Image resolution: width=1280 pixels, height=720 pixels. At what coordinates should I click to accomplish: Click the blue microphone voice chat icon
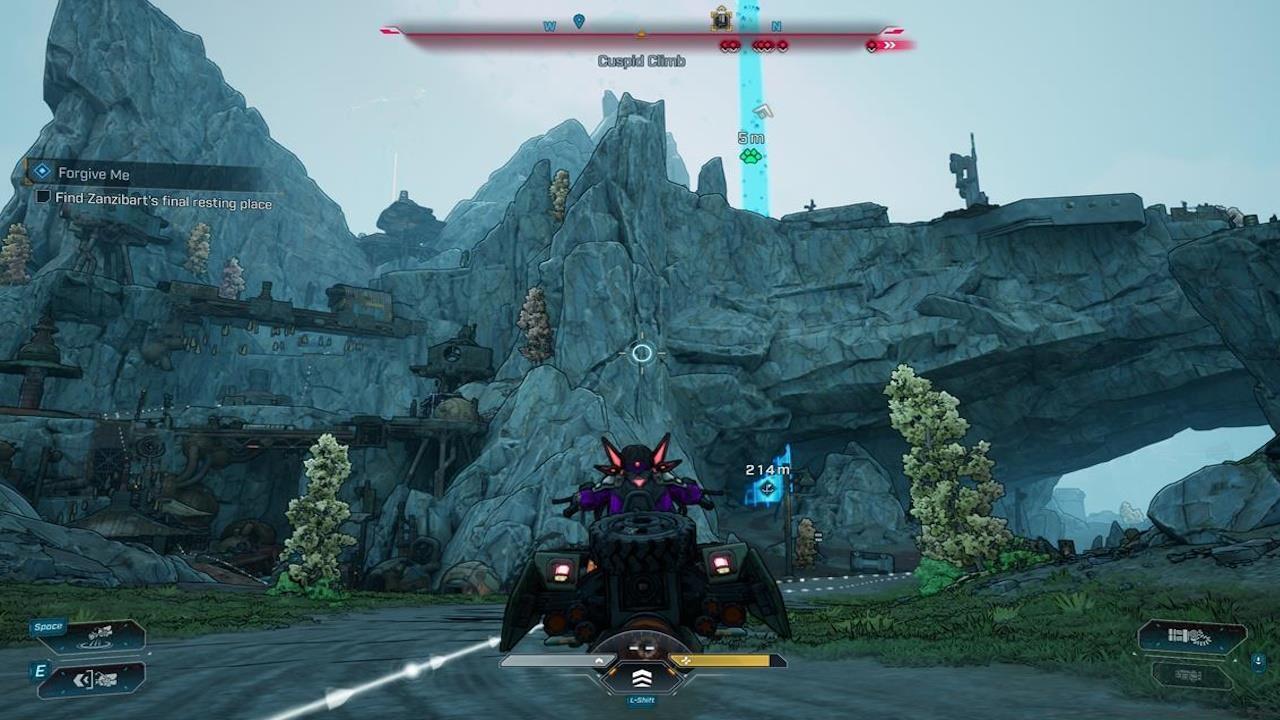(x=1258, y=661)
